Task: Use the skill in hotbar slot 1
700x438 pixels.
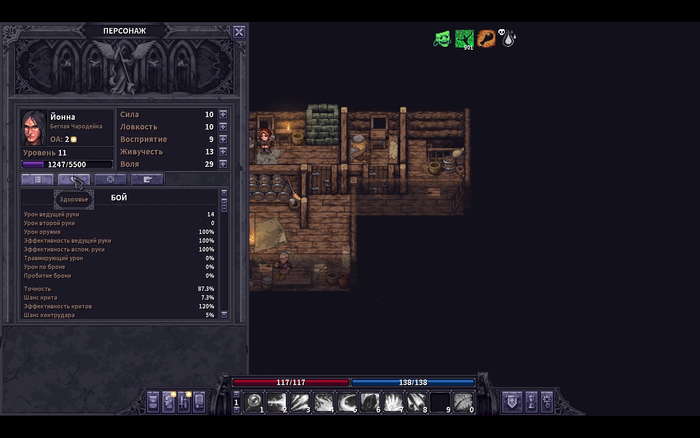Action: pos(255,402)
